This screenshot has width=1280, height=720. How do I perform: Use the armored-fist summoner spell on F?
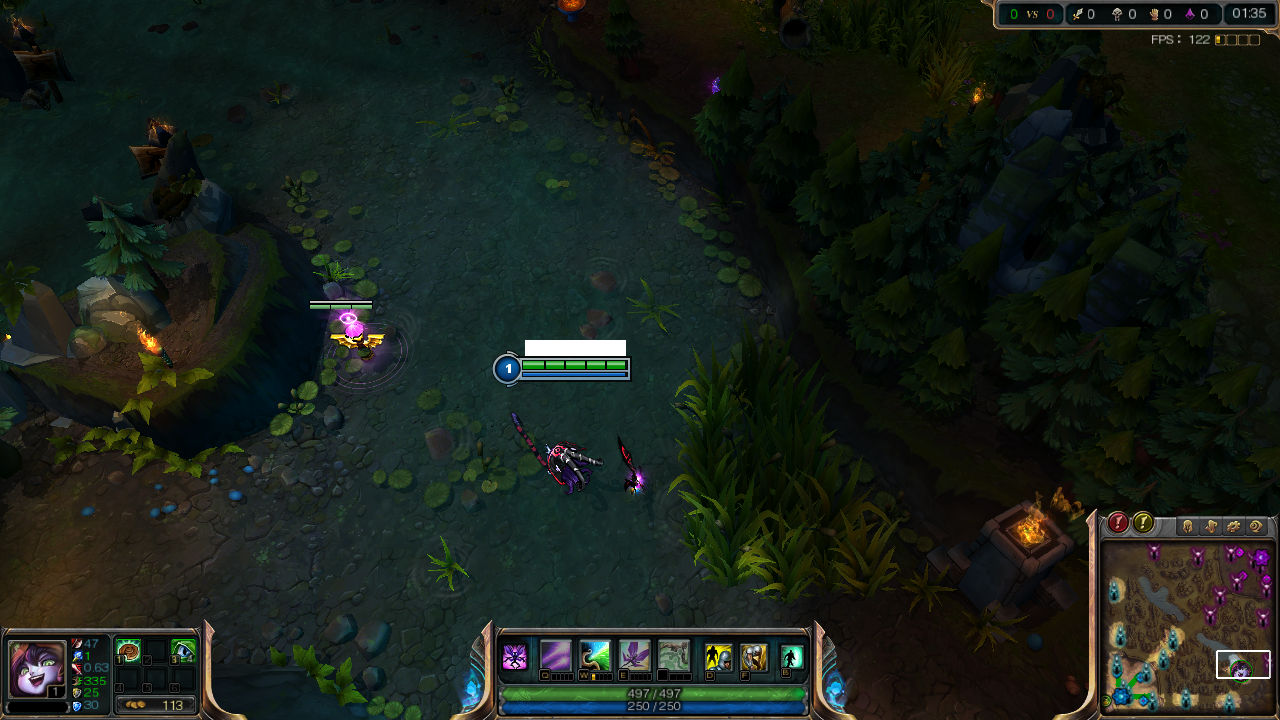(x=753, y=657)
